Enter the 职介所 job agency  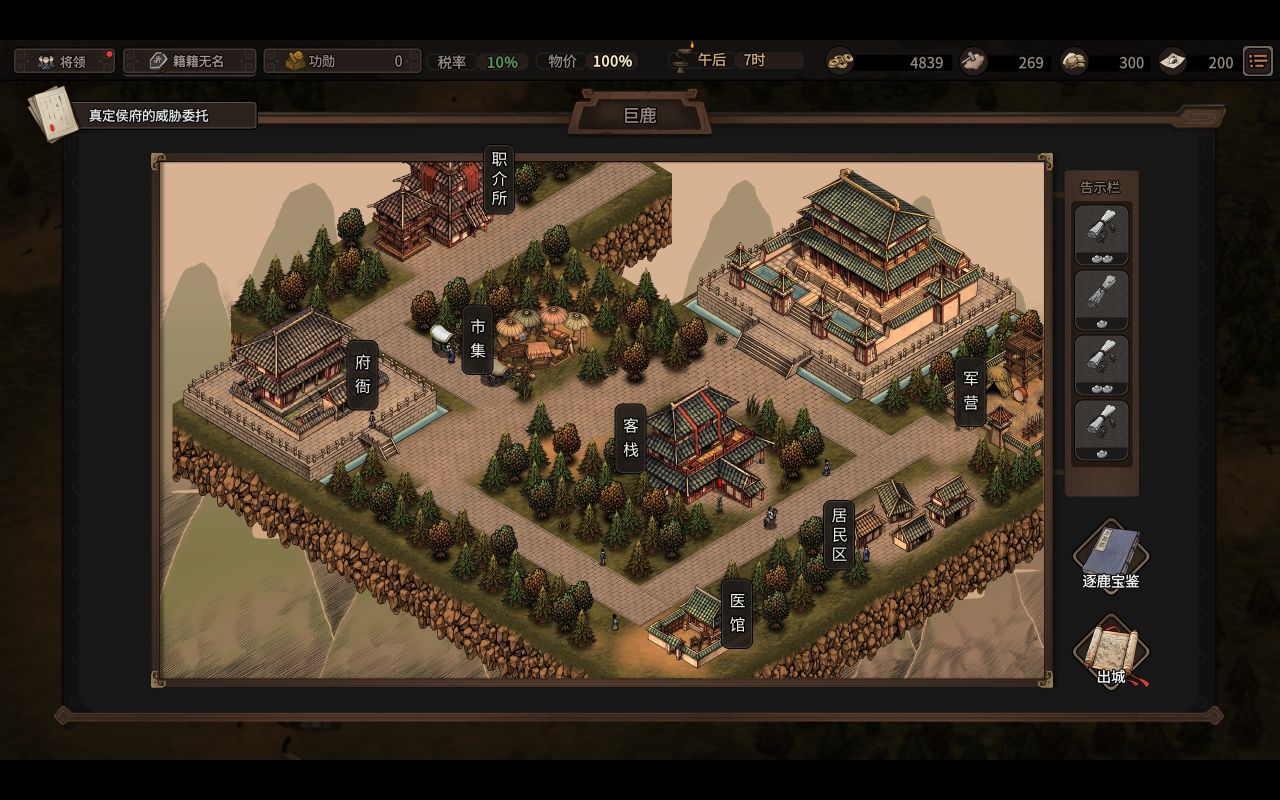pos(499,178)
